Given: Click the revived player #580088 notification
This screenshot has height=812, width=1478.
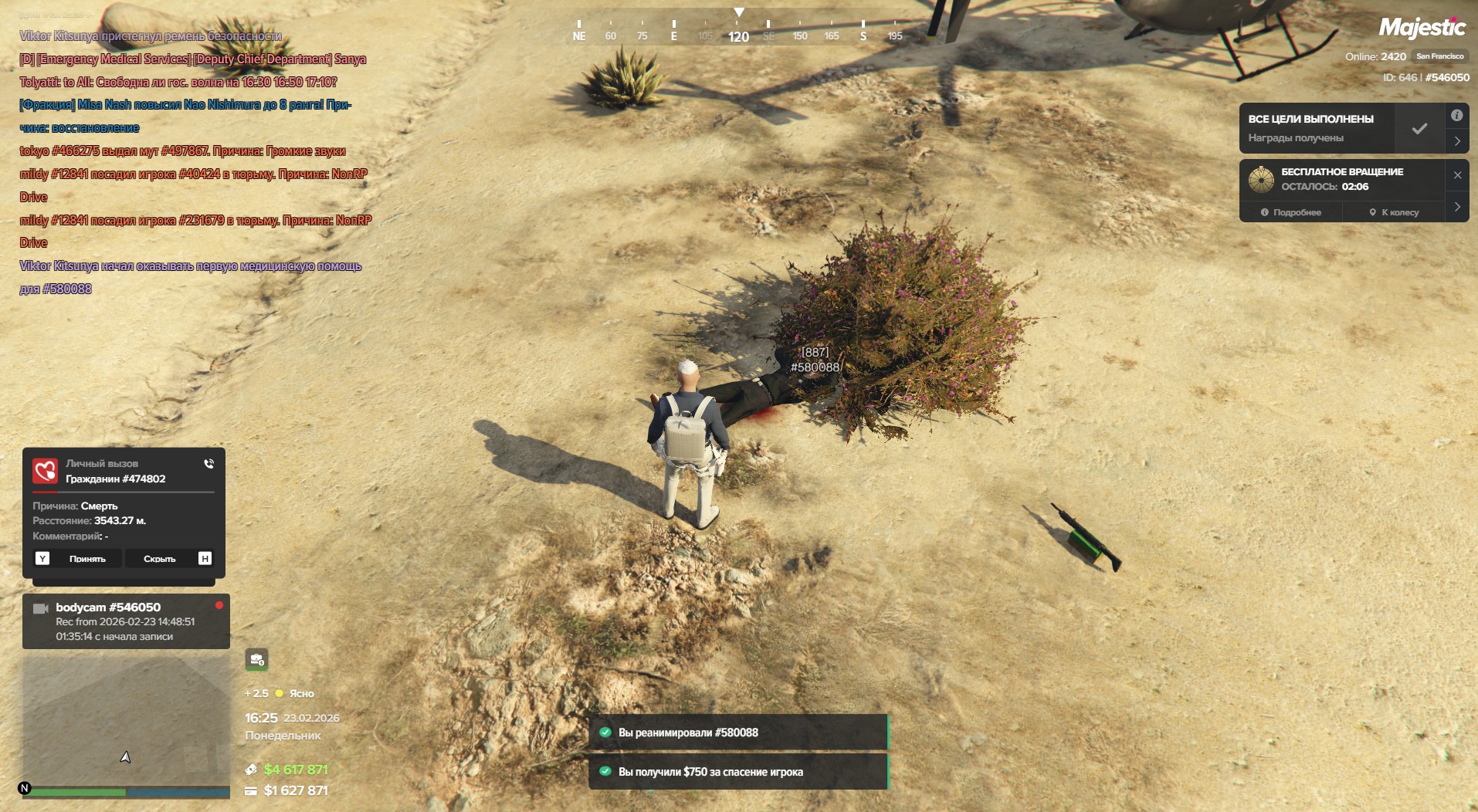Looking at the screenshot, I should pyautogui.click(x=737, y=732).
